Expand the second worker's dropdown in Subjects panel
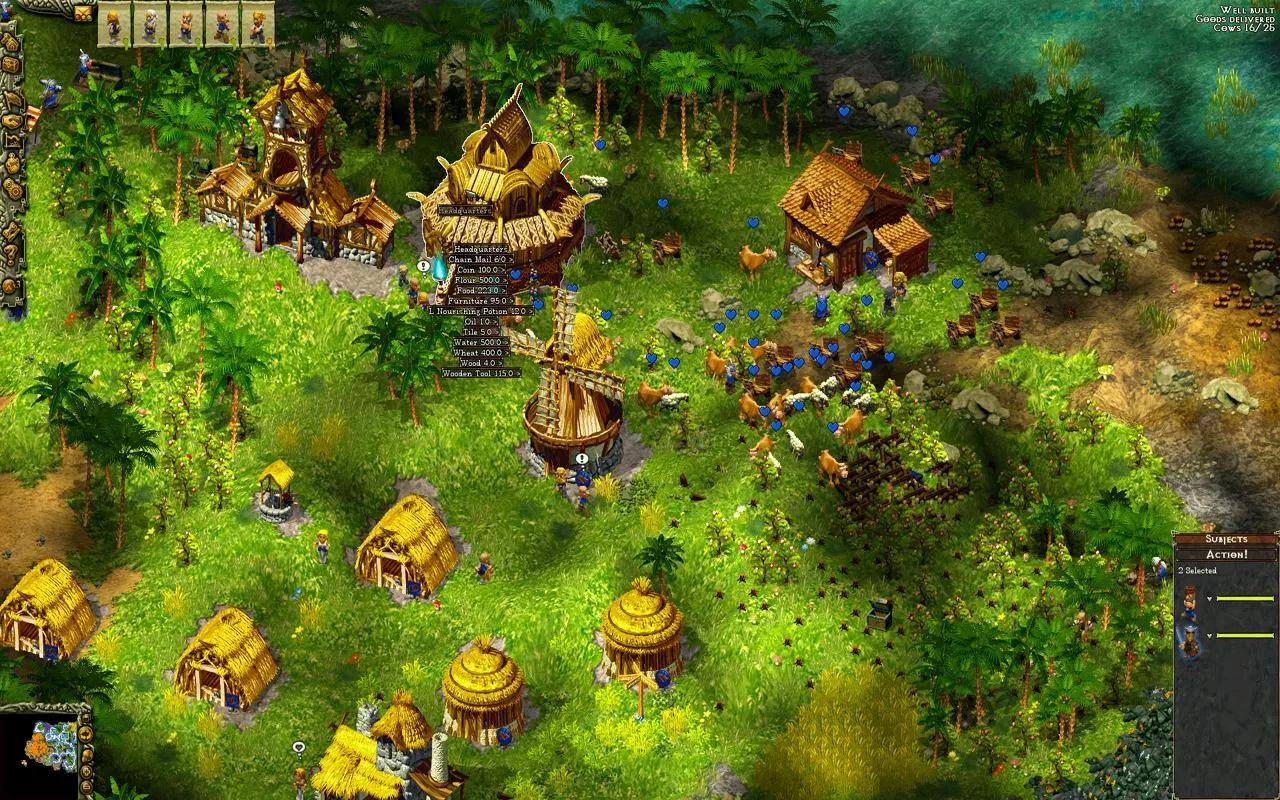The height and width of the screenshot is (800, 1280). pos(1209,636)
